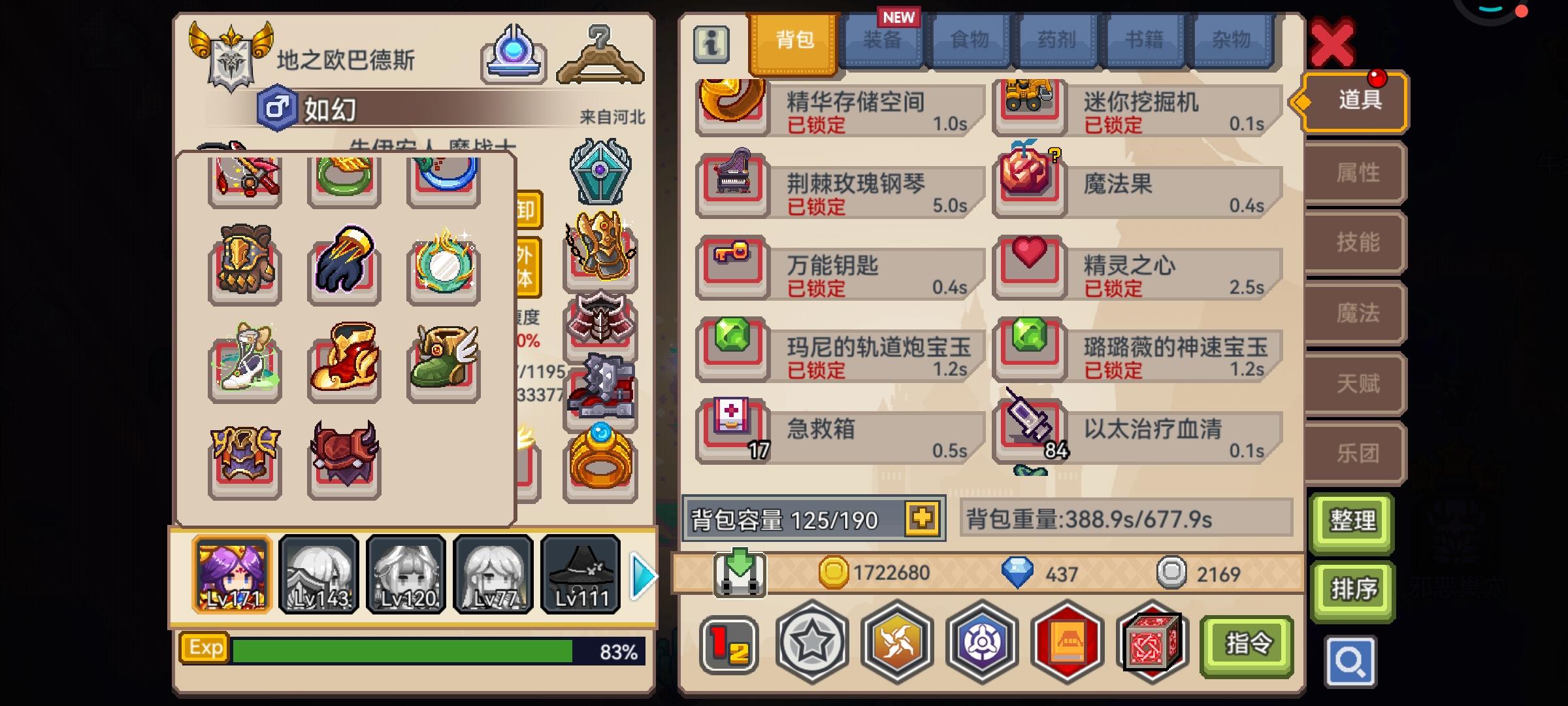Open the info panel via the i icon

[711, 45]
